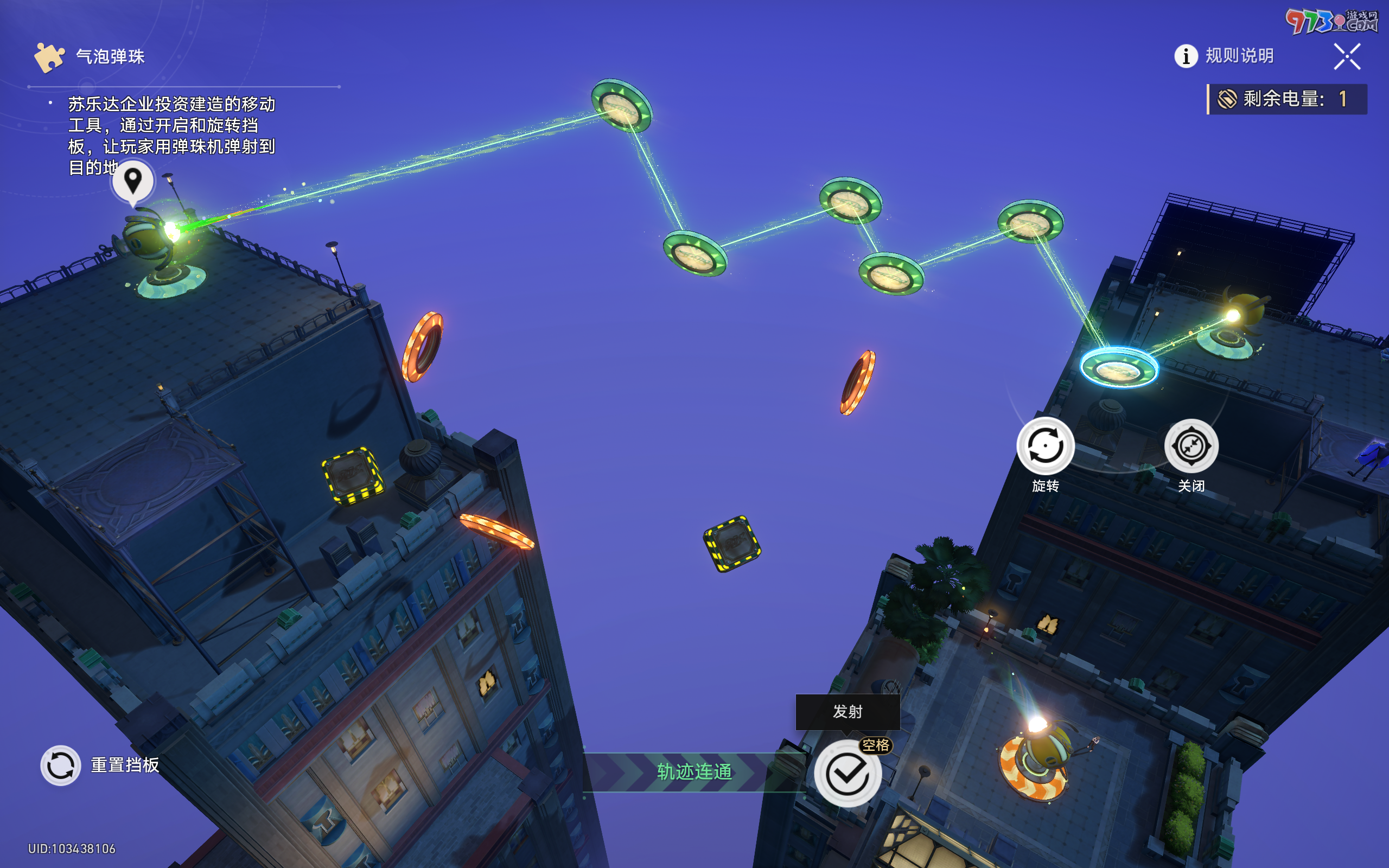This screenshot has height=868, width=1389.
Task: Select the blue-ringed highlighted baffle
Action: 1118,368
